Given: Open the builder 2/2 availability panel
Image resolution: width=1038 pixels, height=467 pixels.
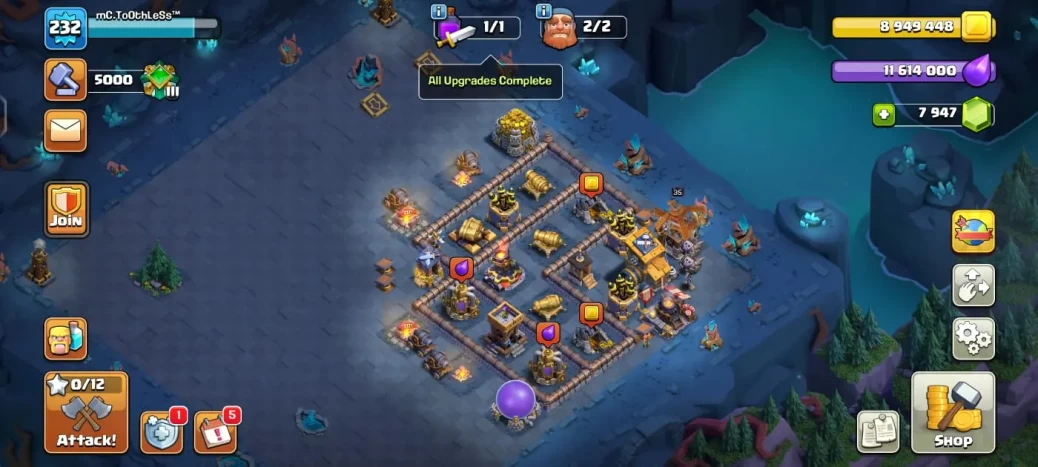Looking at the screenshot, I should (x=584, y=28).
